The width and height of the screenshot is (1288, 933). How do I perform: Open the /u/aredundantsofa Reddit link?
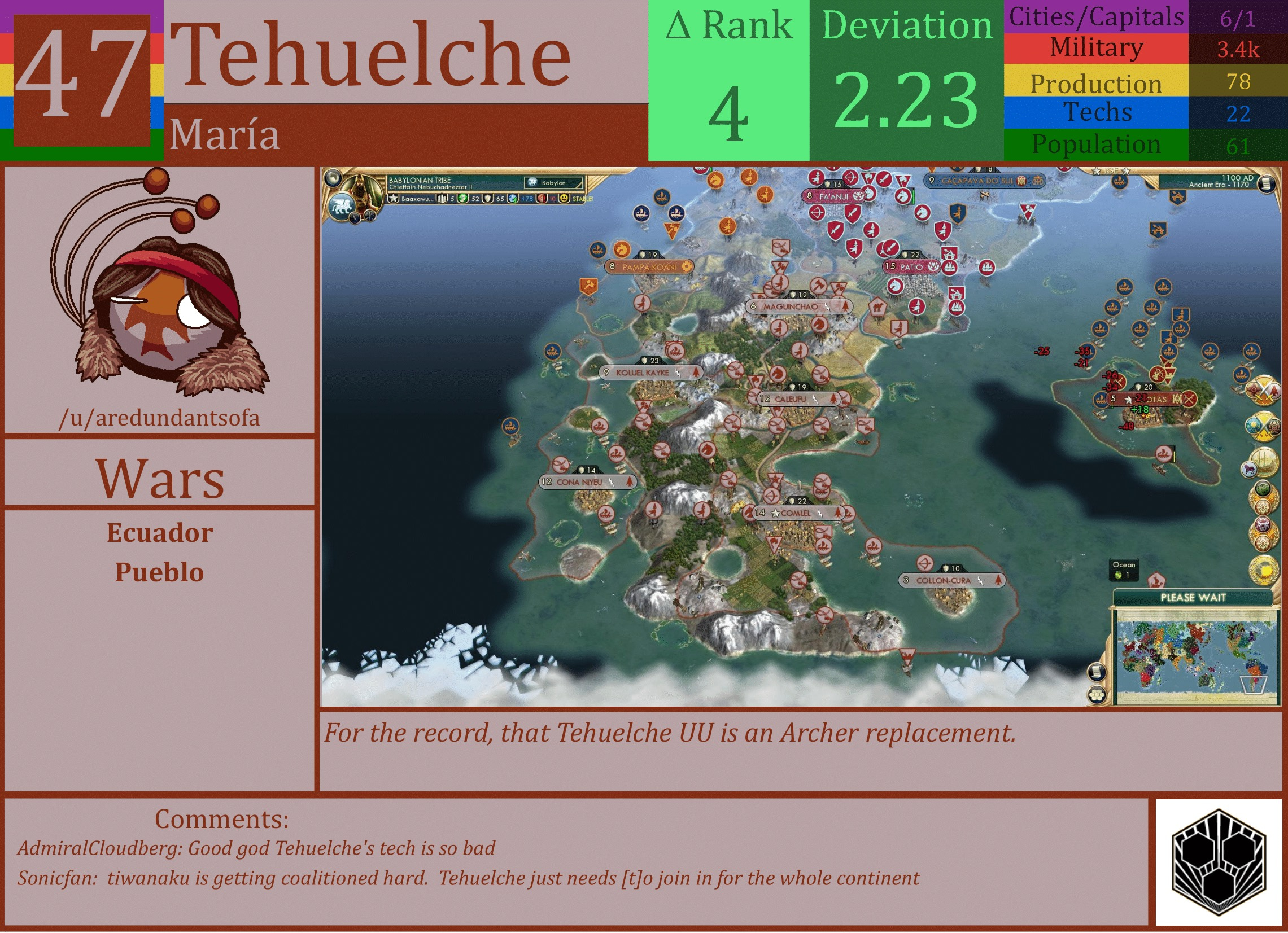coord(161,418)
